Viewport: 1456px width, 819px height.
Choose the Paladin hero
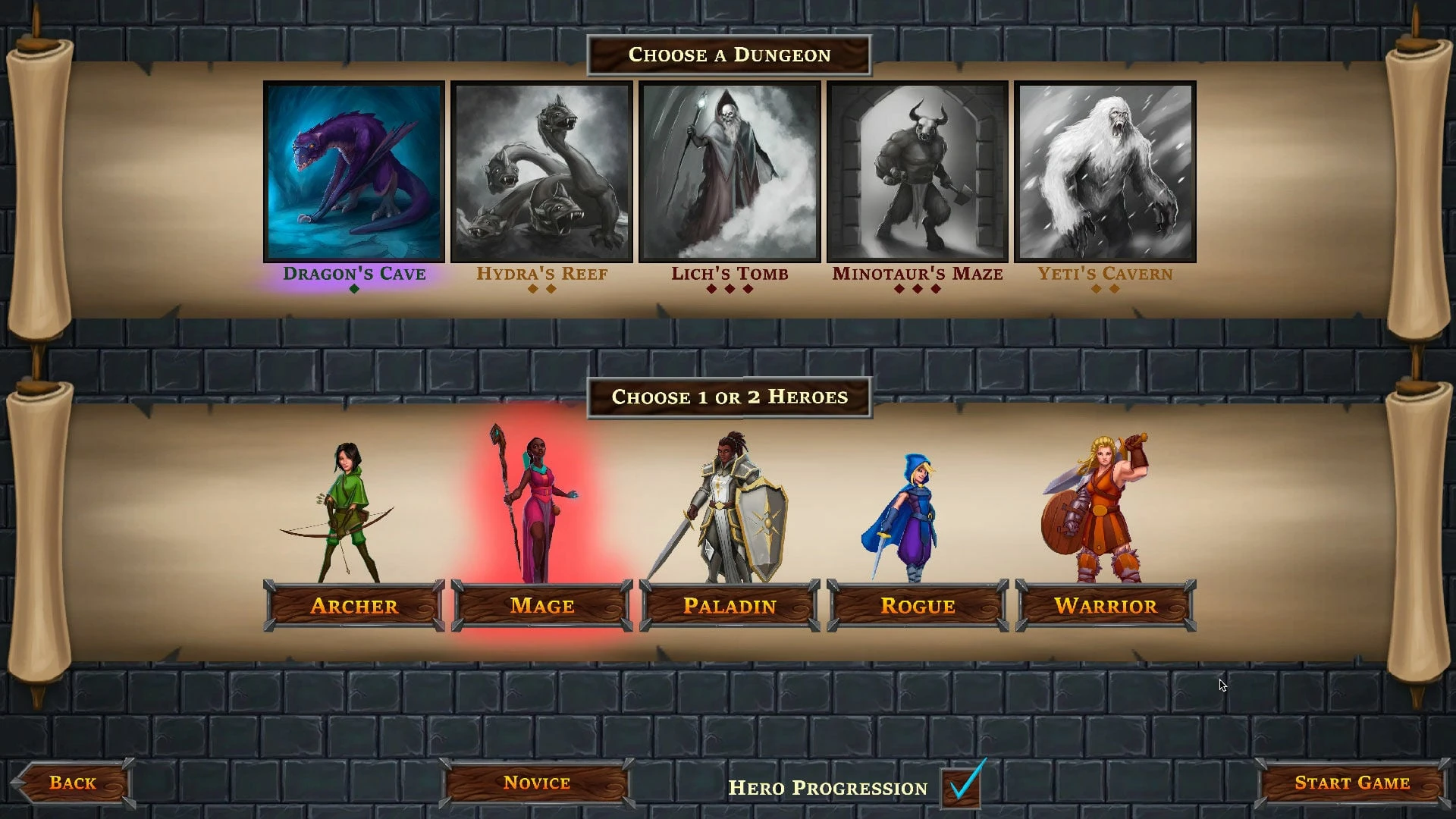click(730, 606)
